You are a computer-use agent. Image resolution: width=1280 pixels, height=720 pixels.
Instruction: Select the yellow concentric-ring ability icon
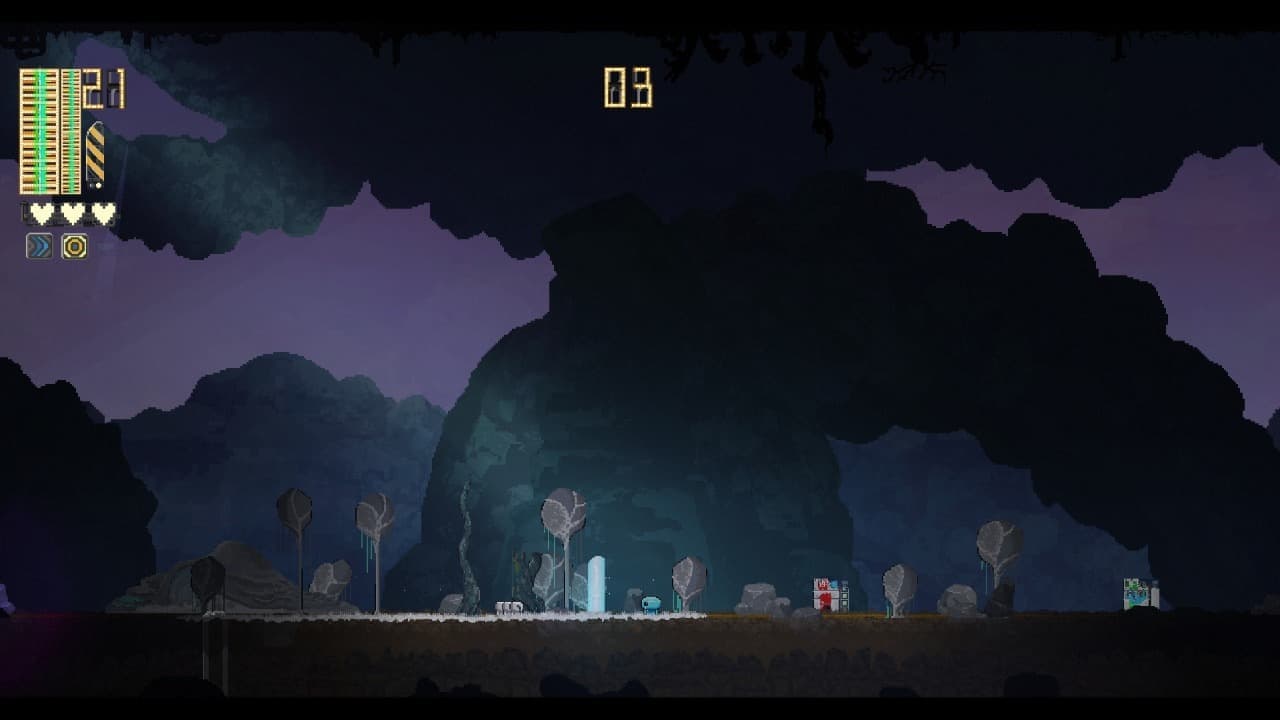74,246
